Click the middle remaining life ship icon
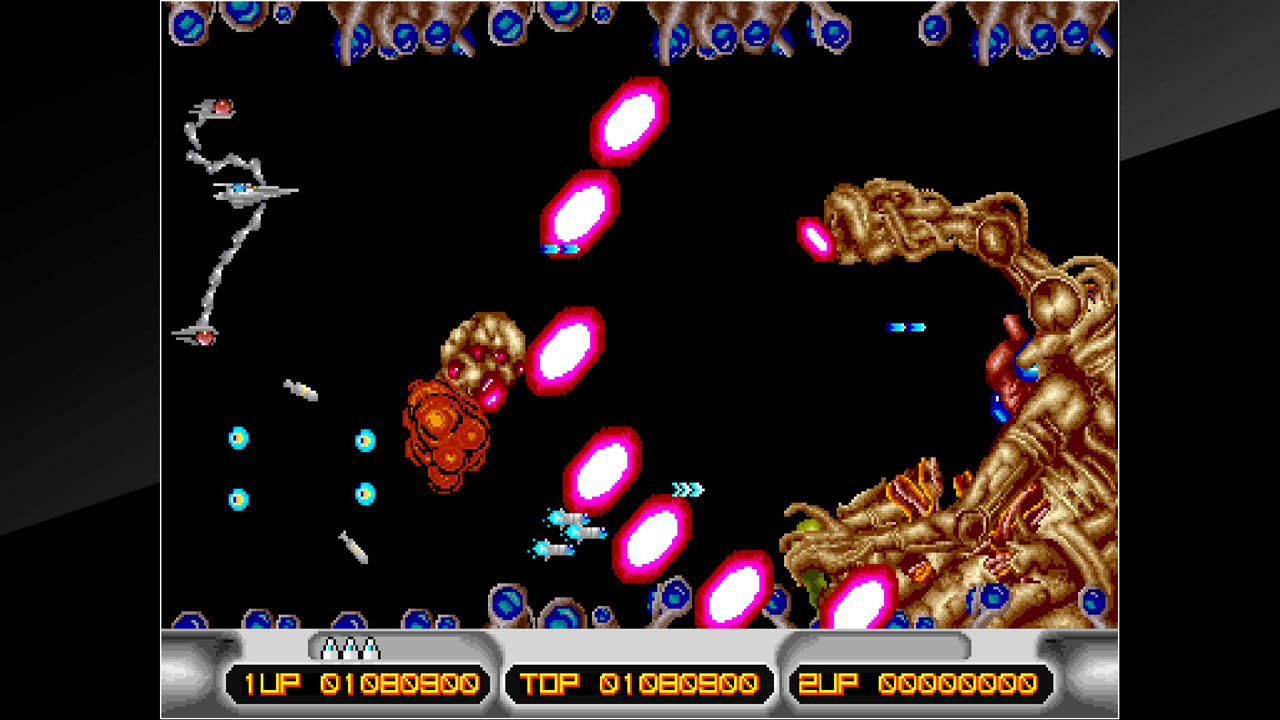This screenshot has width=1280, height=720. tap(350, 650)
